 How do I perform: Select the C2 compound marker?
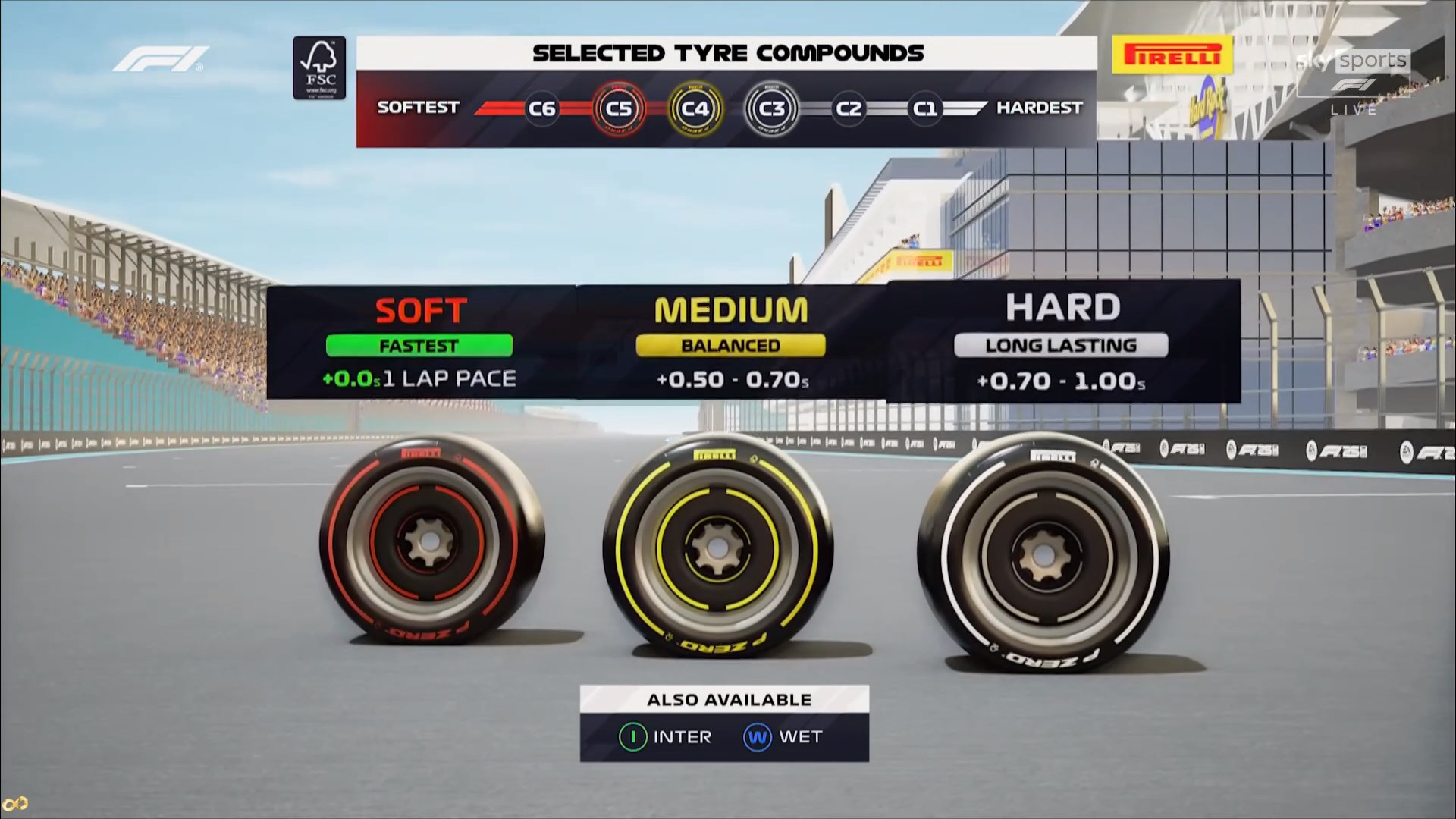(x=848, y=108)
